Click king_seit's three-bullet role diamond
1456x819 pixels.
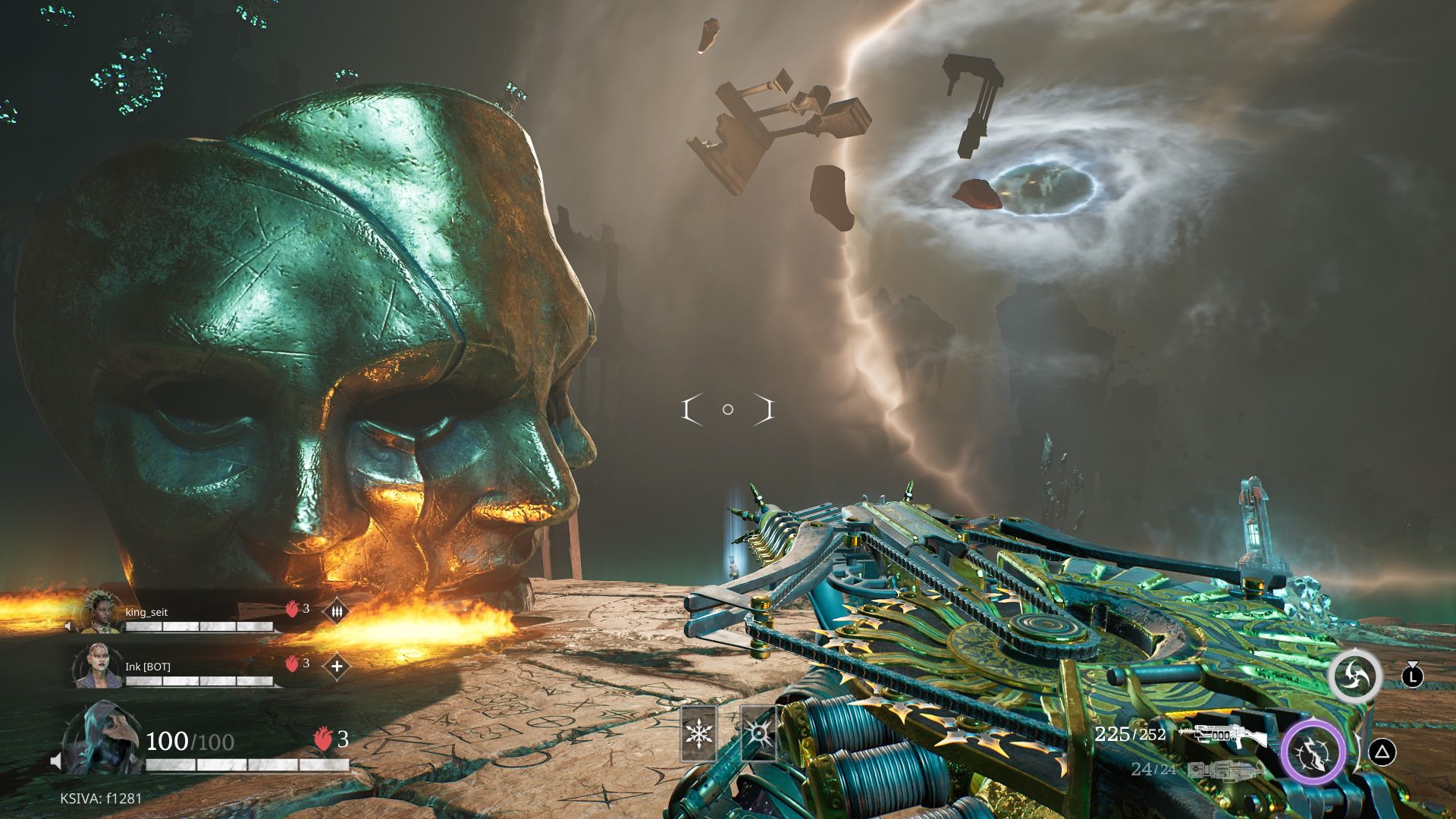(337, 610)
